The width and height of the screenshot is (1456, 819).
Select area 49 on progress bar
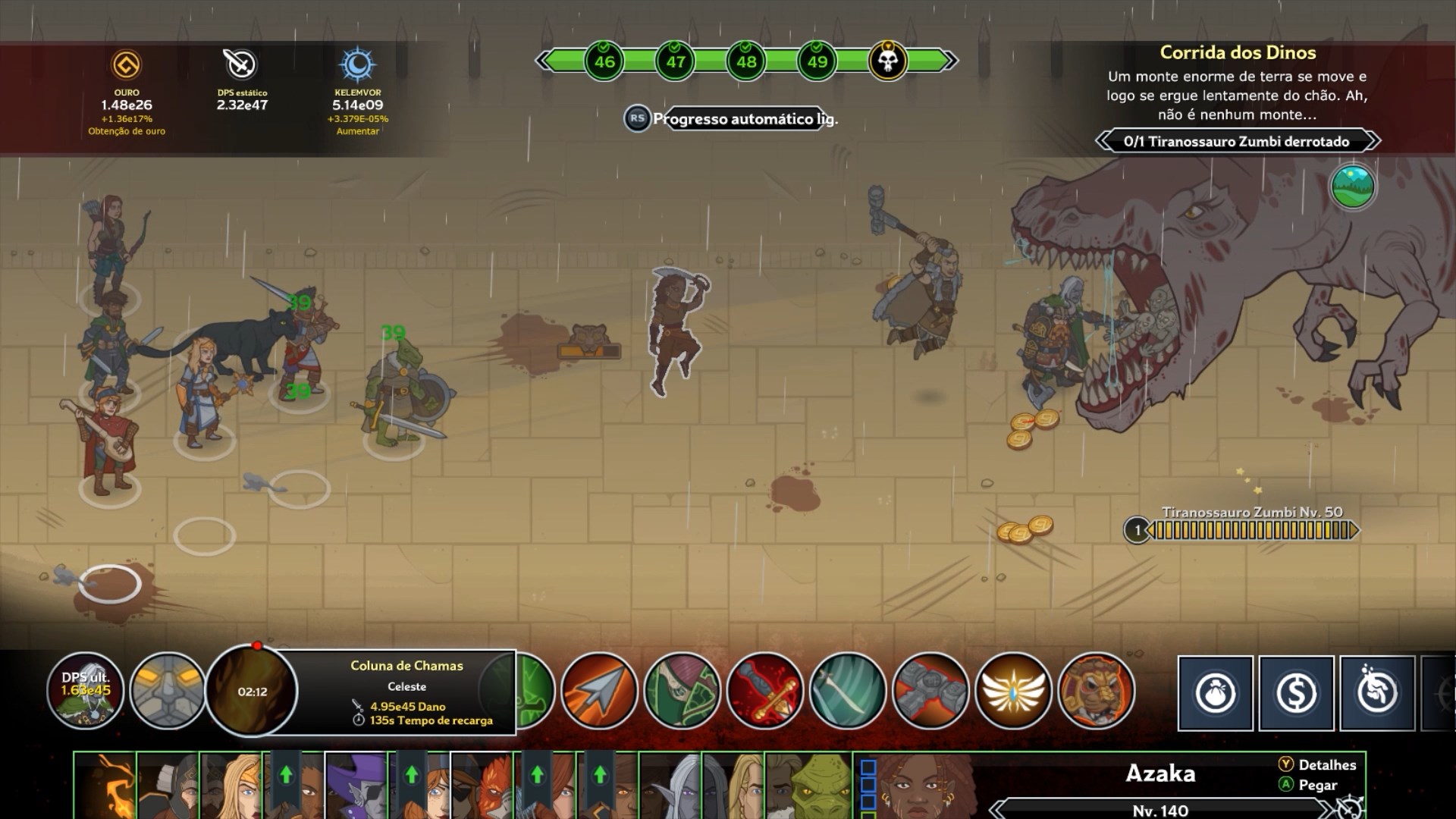point(817,61)
